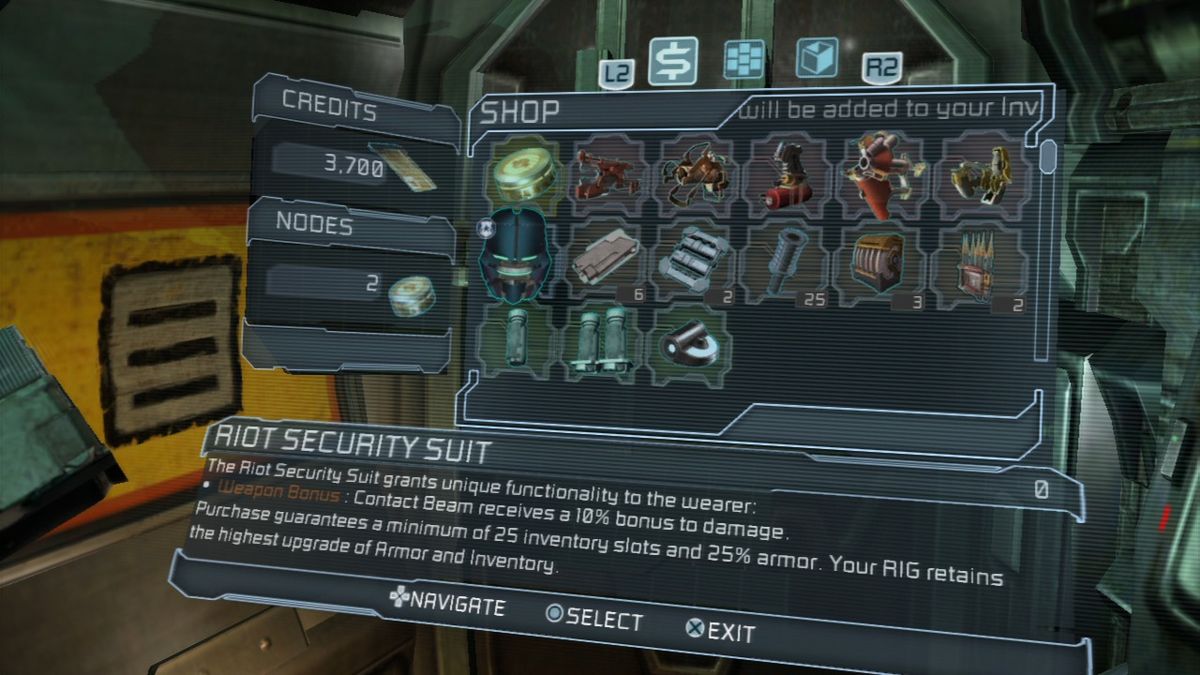Pick the grey ammo pack with quantity 2
This screenshot has height=675, width=1200.
[x=697, y=262]
